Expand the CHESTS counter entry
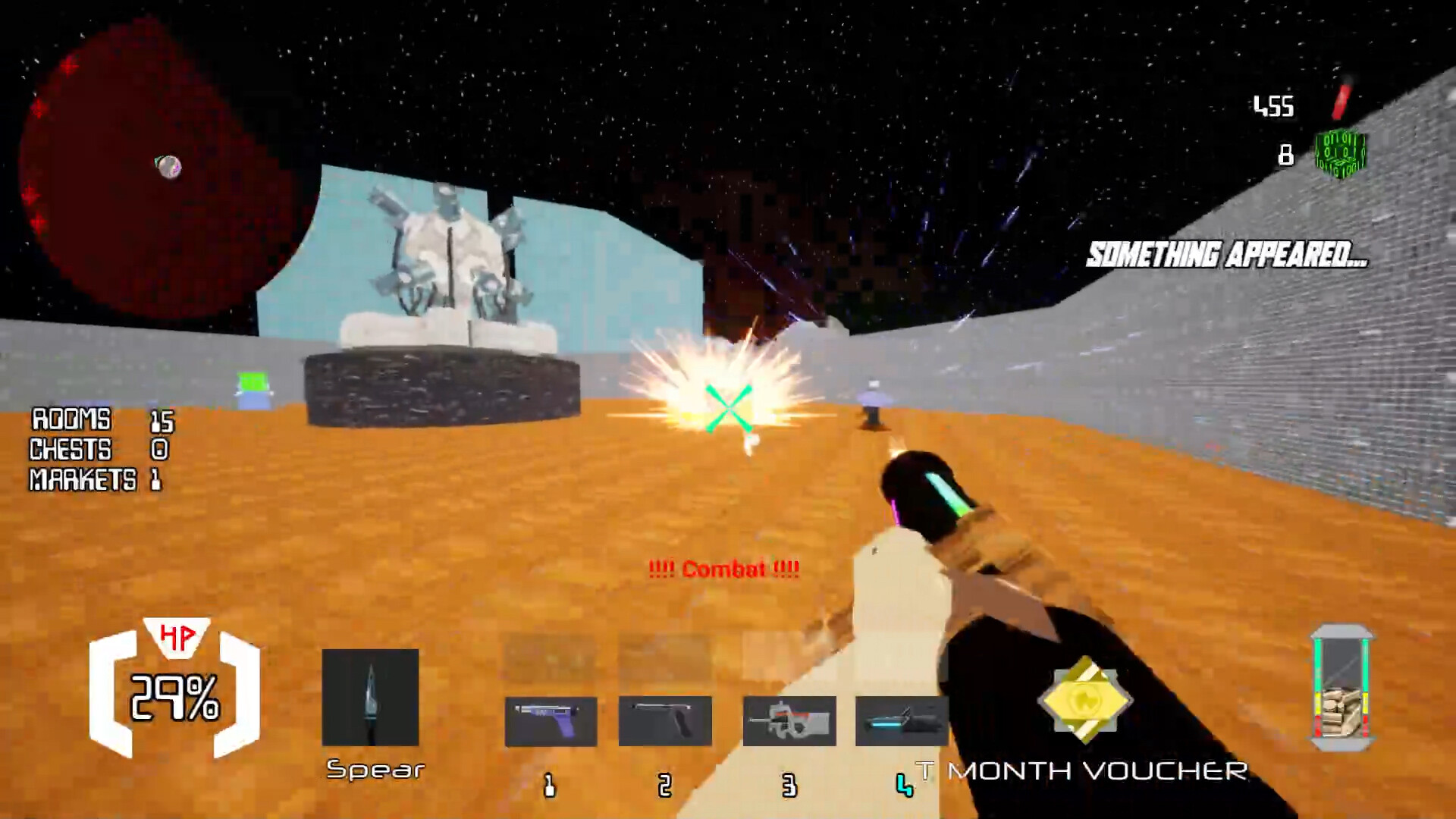This screenshot has width=1456, height=819. click(x=95, y=450)
